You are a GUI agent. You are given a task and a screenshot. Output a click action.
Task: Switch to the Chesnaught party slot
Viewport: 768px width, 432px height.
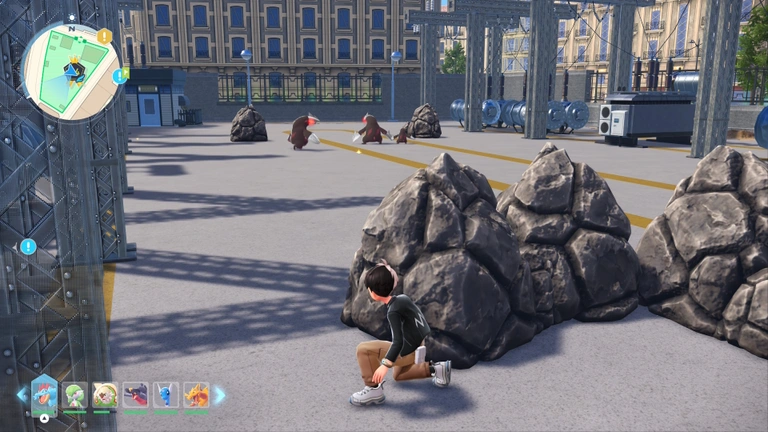(105, 395)
